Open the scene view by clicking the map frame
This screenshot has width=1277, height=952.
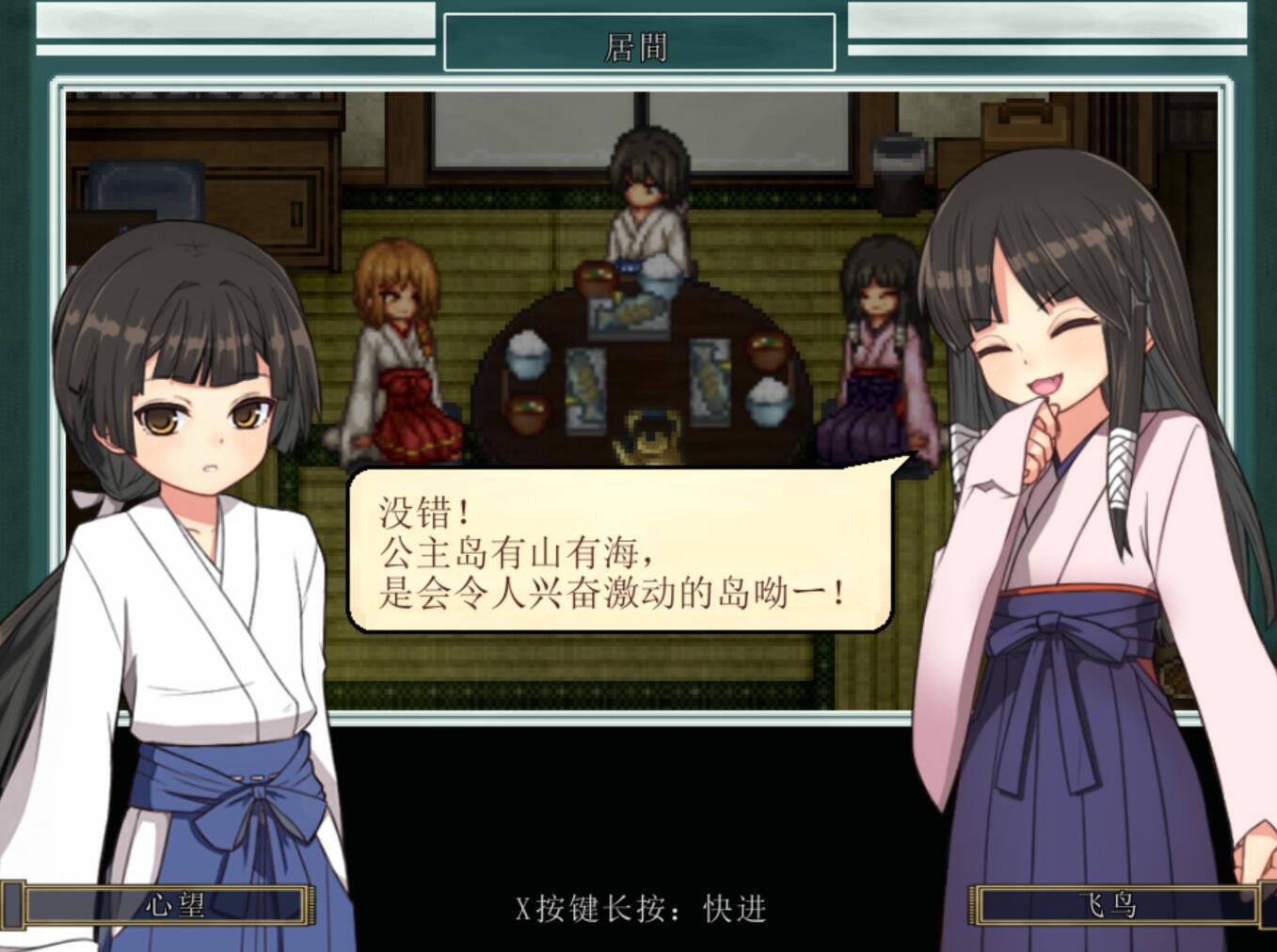640,83
